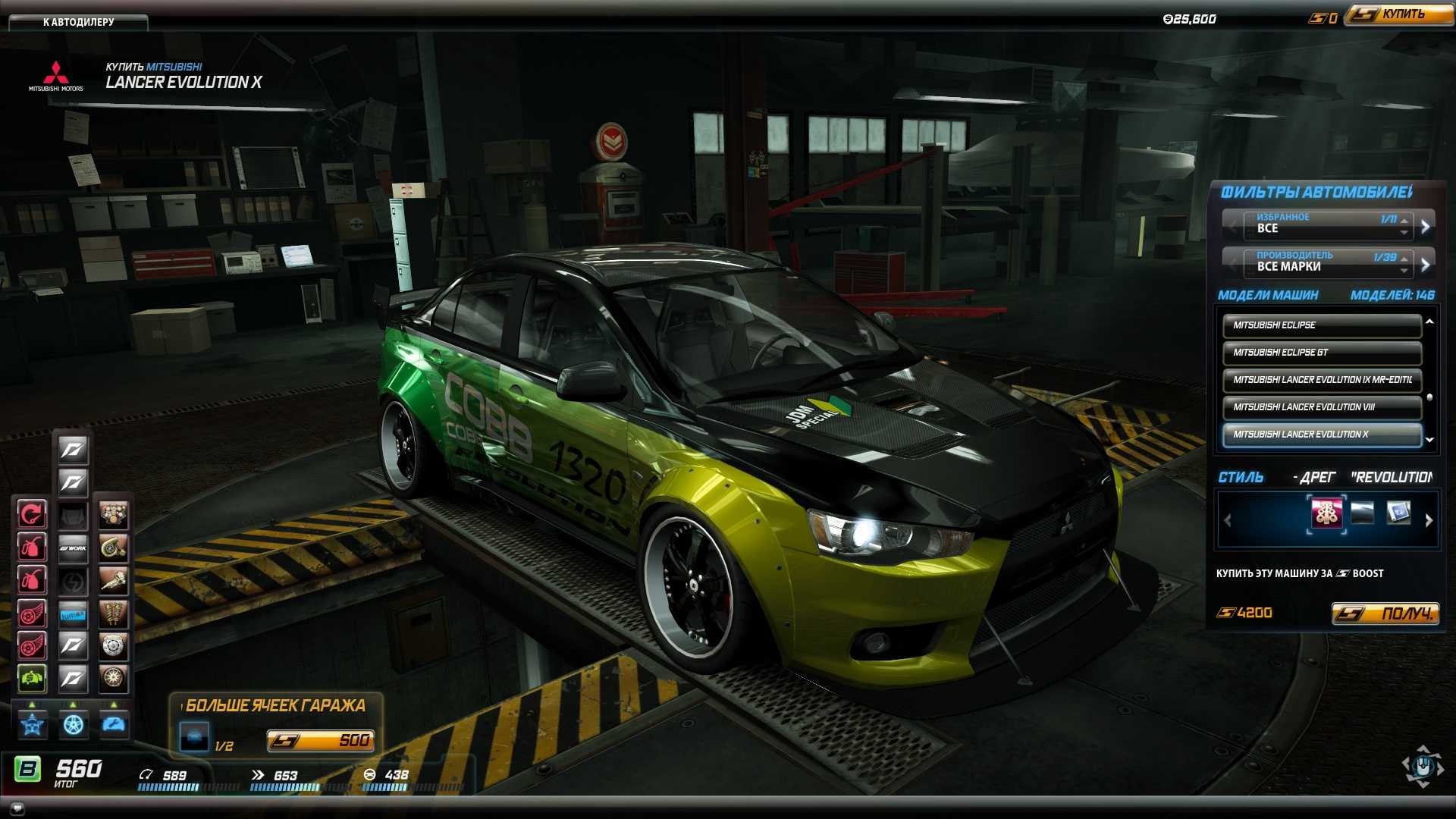Choose the plain grey style thumbnail
The width and height of the screenshot is (1456, 819).
(x=1362, y=513)
